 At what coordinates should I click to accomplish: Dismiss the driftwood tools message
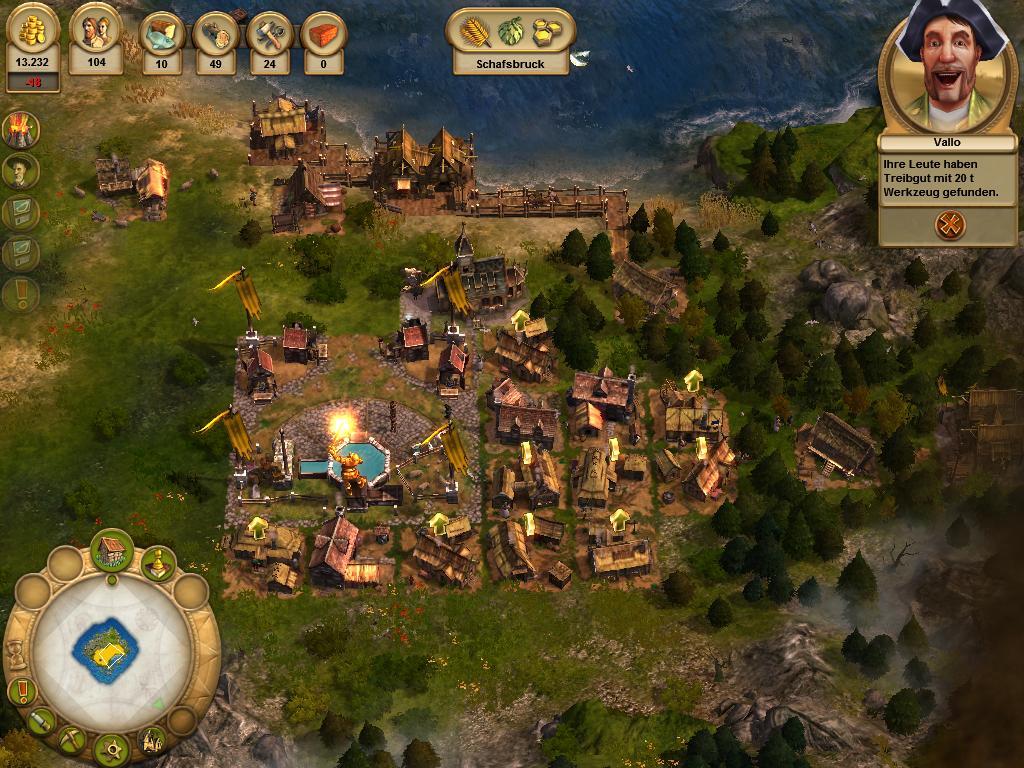point(949,225)
